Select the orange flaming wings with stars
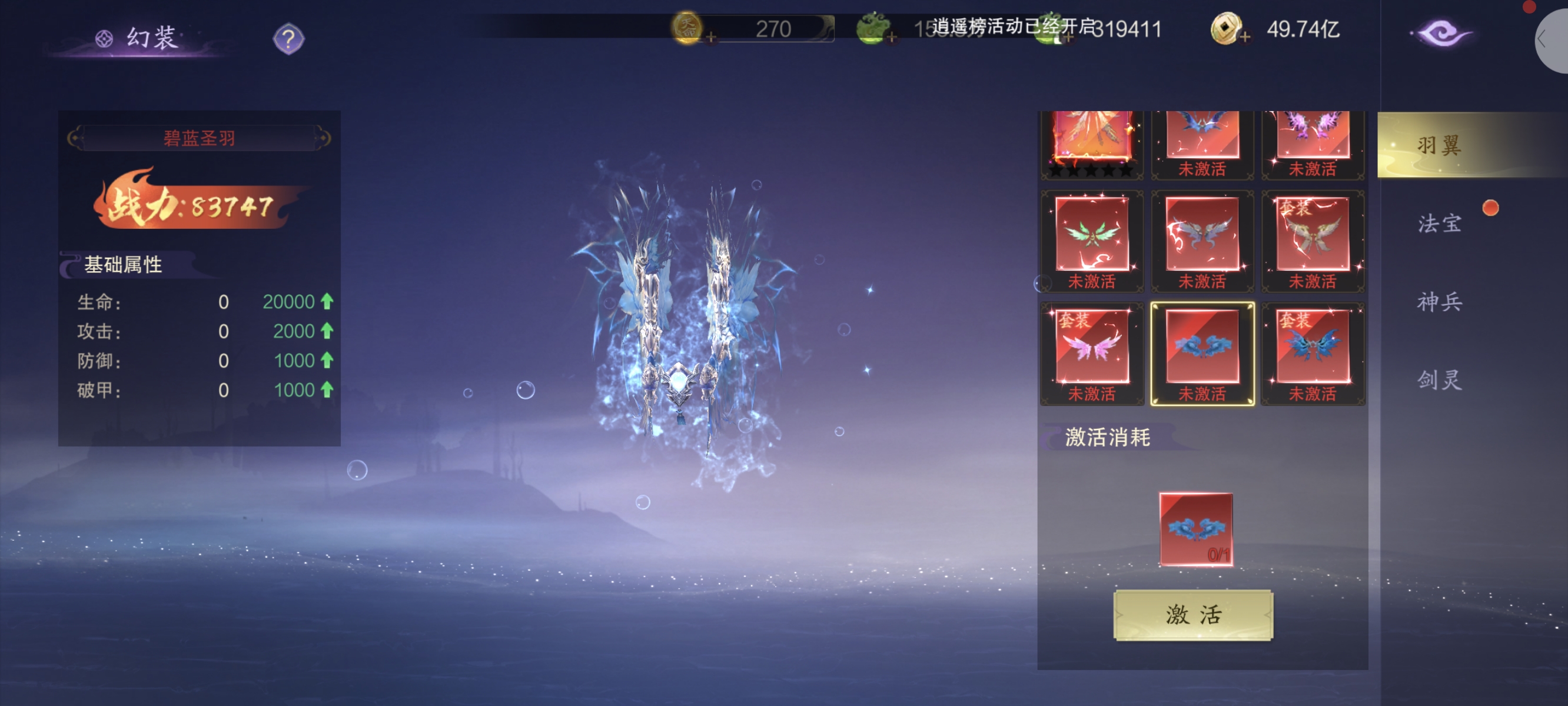1568x706 pixels. (x=1091, y=140)
